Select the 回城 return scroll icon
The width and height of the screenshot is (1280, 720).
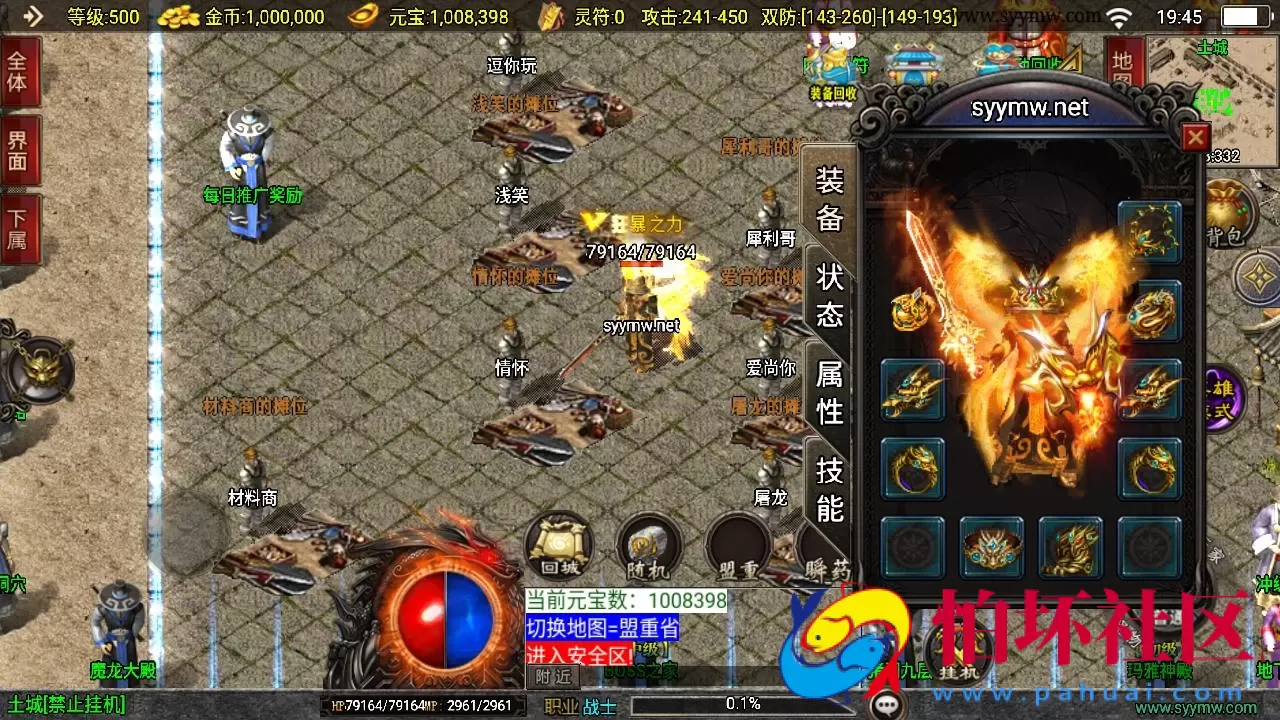pyautogui.click(x=558, y=545)
